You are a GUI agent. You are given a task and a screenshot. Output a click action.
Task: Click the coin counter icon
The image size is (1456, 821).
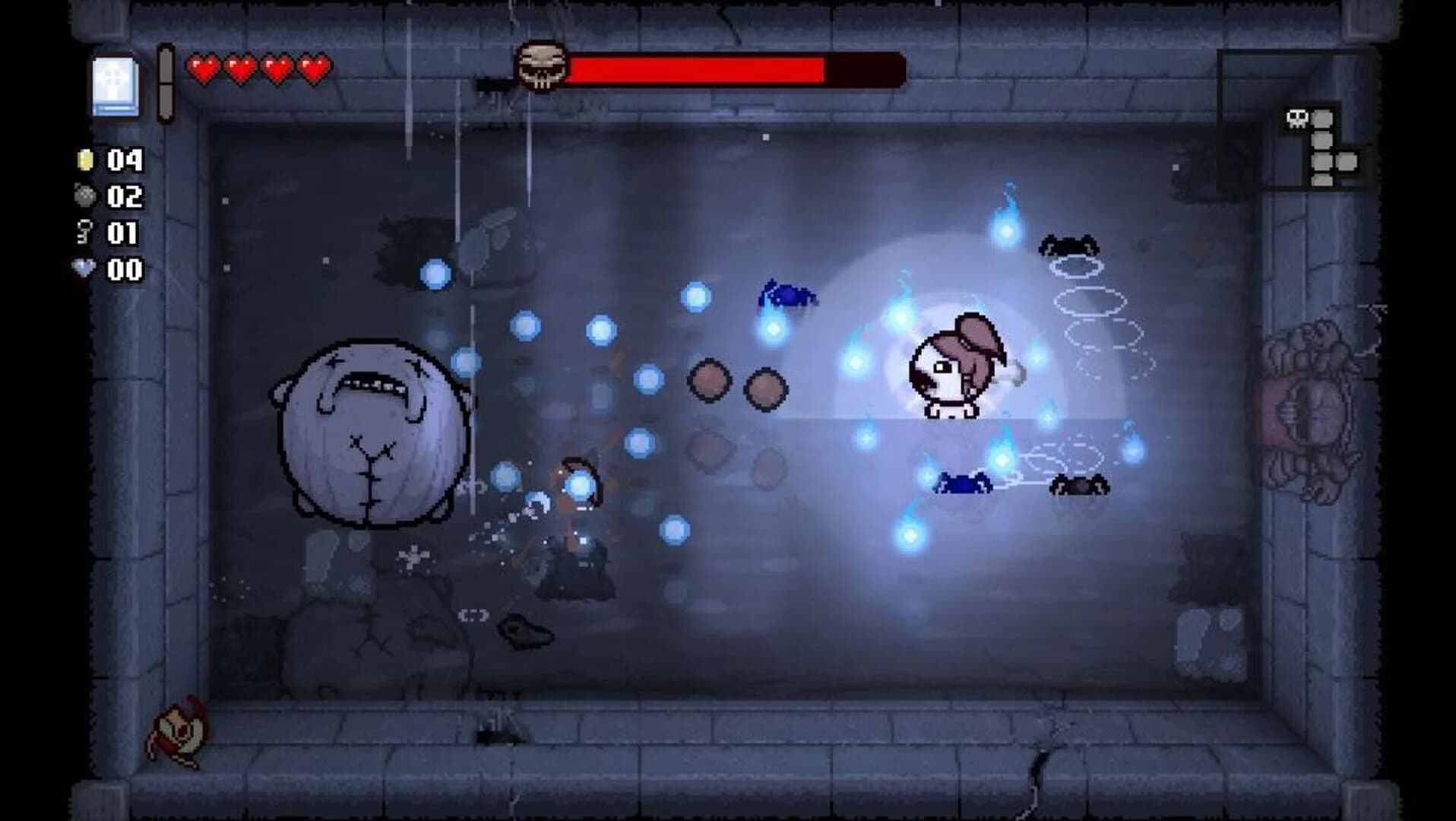click(86, 160)
